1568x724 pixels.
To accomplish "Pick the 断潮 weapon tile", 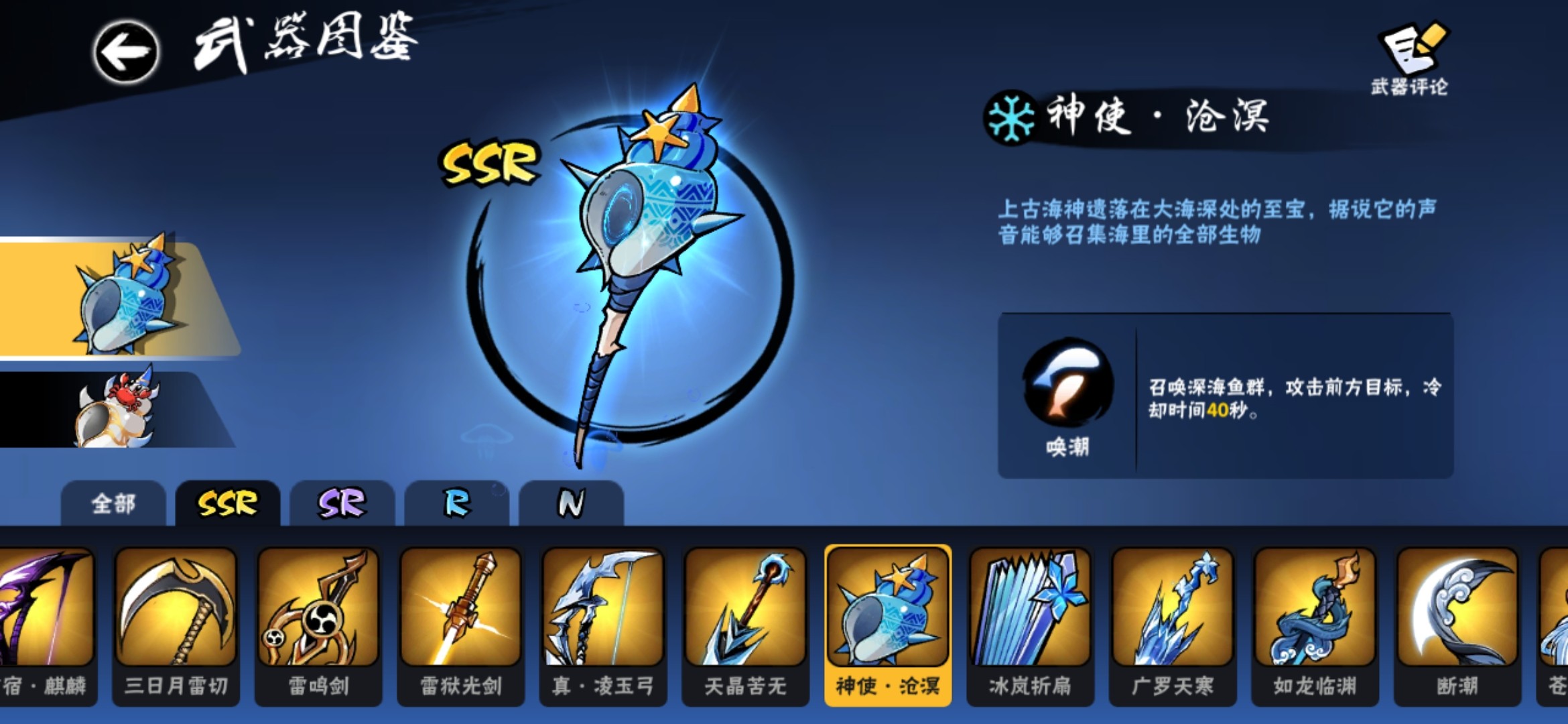I will [1457, 625].
